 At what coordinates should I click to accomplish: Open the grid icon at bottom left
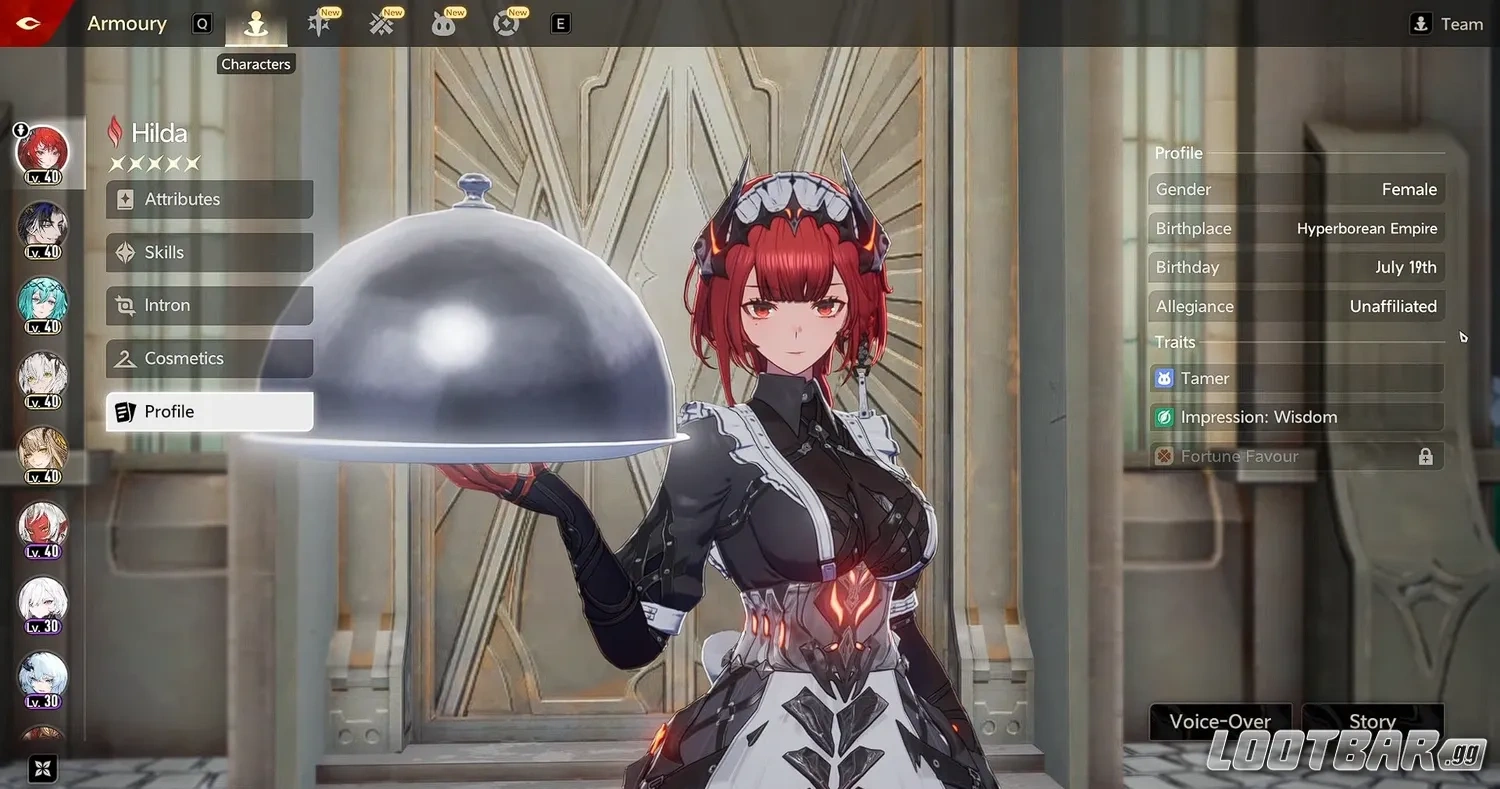pyautogui.click(x=40, y=767)
